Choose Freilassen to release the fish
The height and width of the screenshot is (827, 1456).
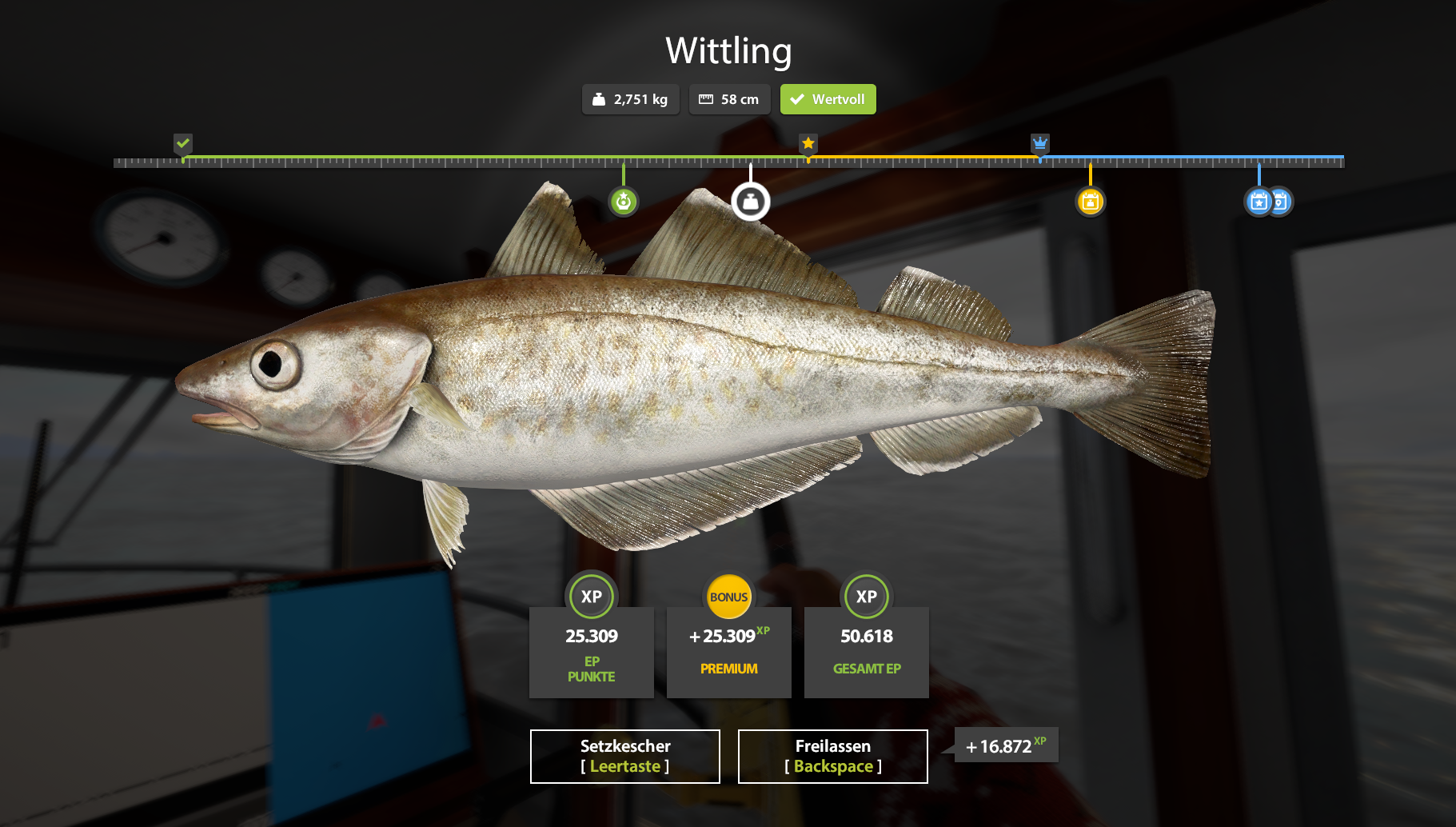[x=832, y=756]
